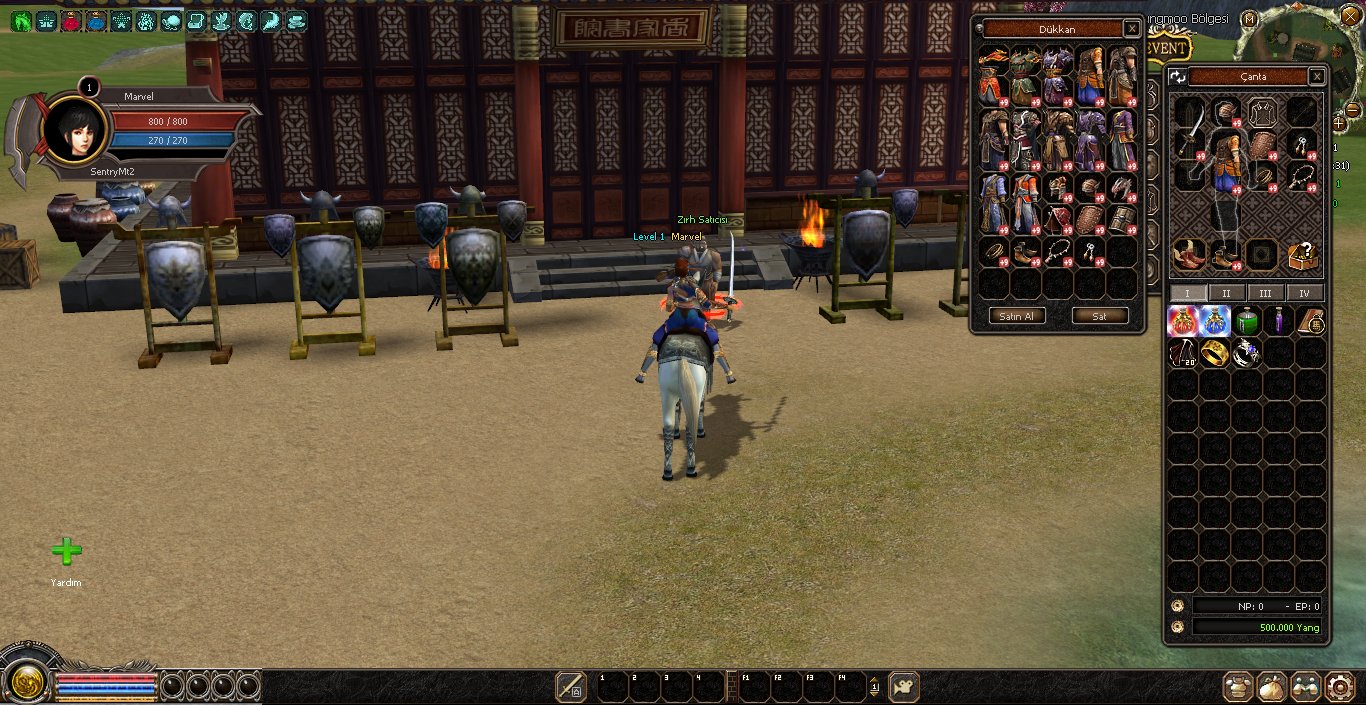Open the settings gear button

point(1339,686)
